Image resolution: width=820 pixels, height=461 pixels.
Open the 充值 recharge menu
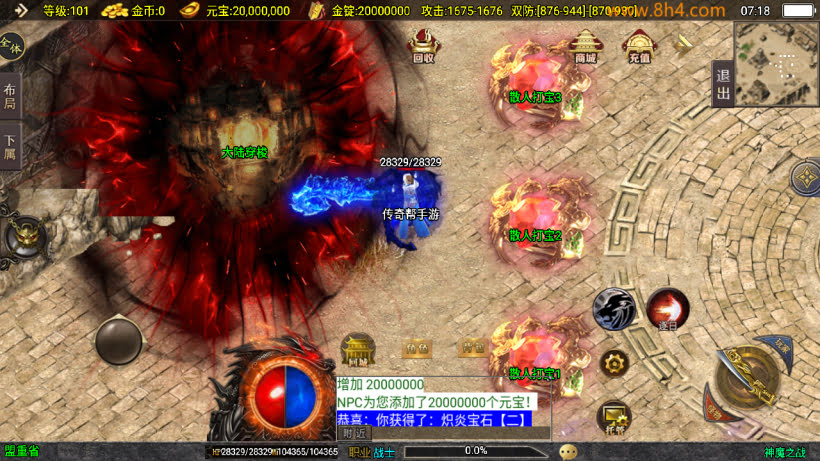[638, 46]
